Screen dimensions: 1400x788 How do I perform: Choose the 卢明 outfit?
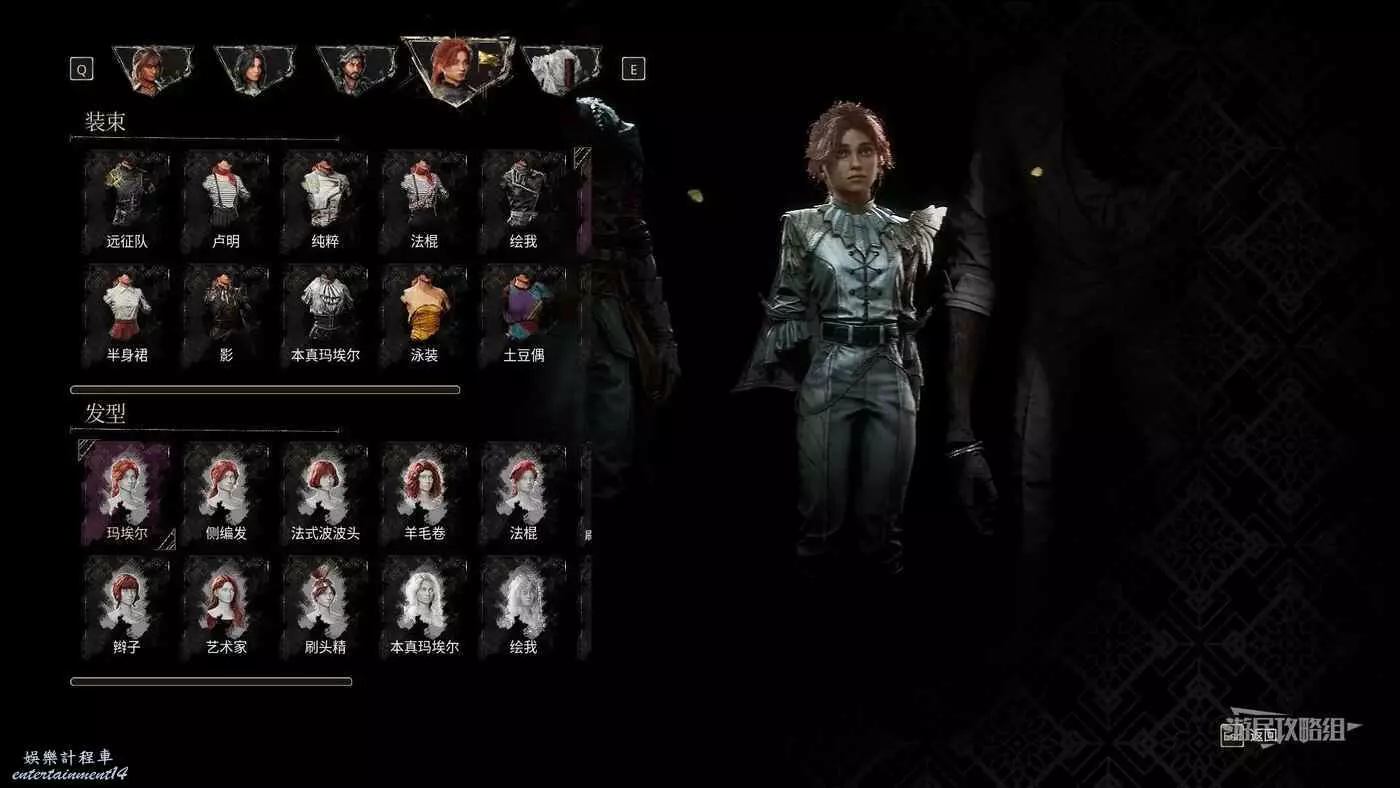(x=226, y=201)
